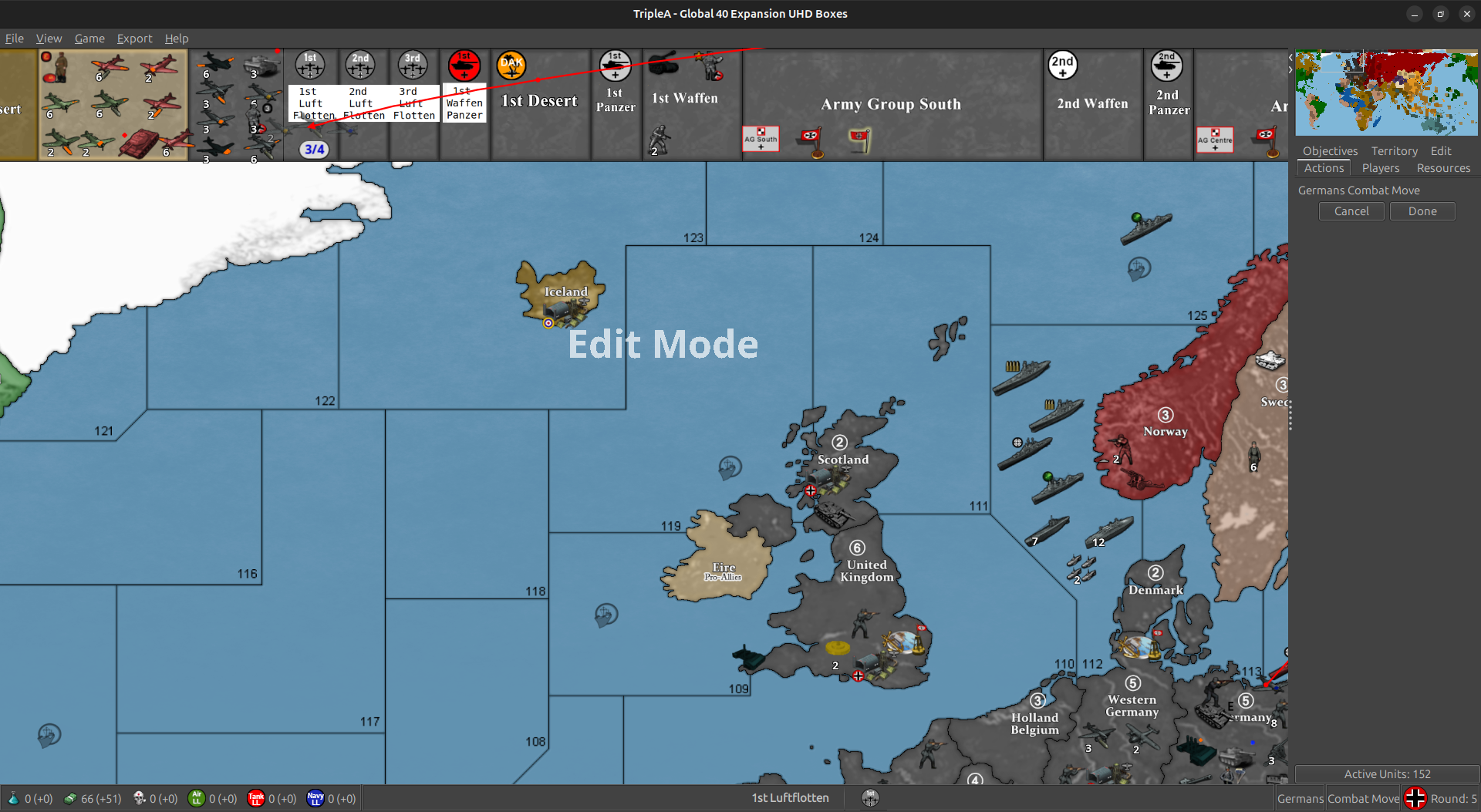Screen dimensions: 1481x812
Task: Click the DAK desert corps icon
Action: [x=511, y=66]
